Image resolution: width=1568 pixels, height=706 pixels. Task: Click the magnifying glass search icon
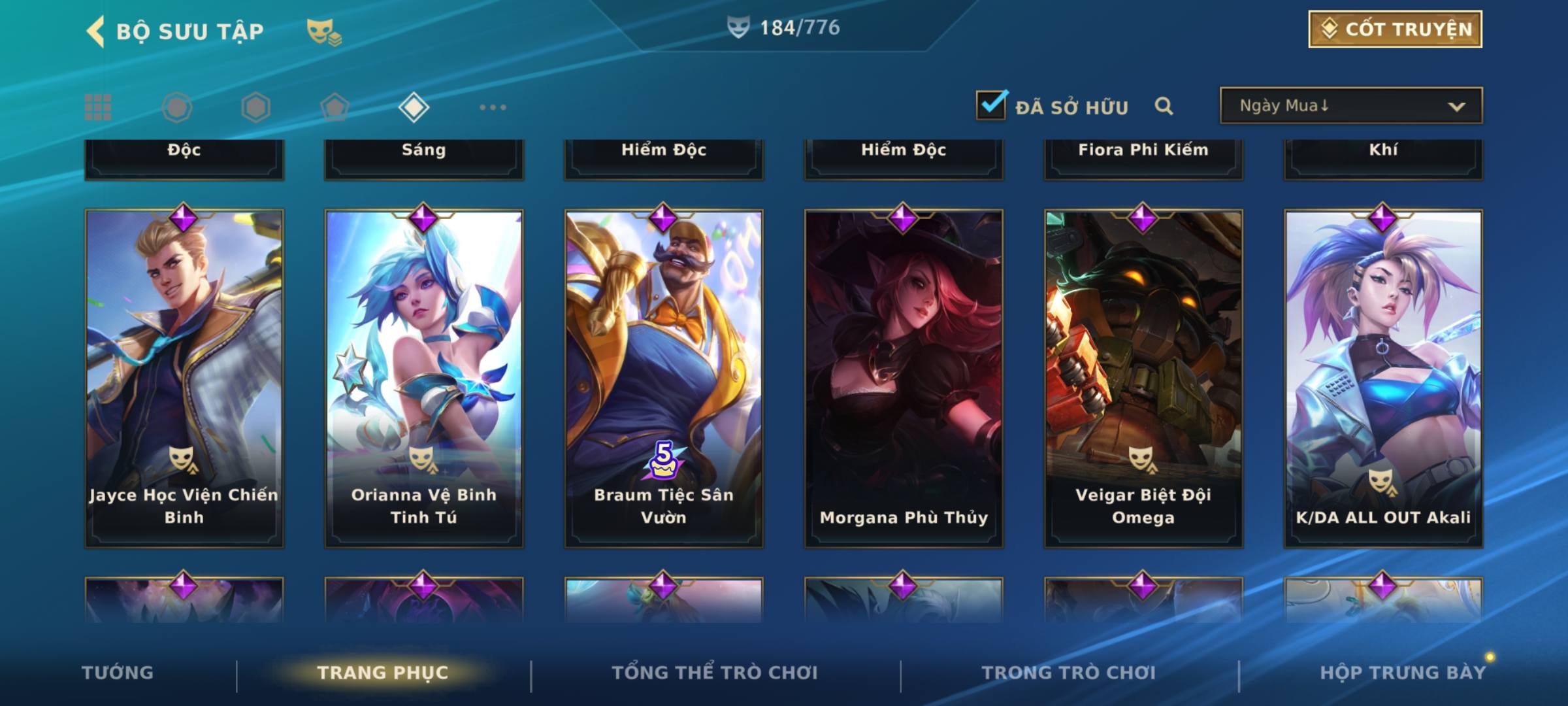pos(1164,106)
